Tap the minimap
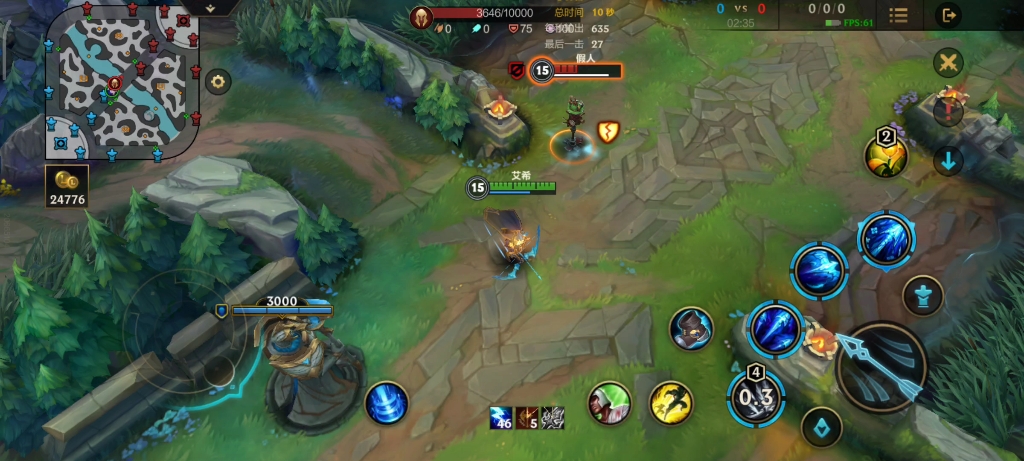The height and width of the screenshot is (461, 1024). click(122, 81)
